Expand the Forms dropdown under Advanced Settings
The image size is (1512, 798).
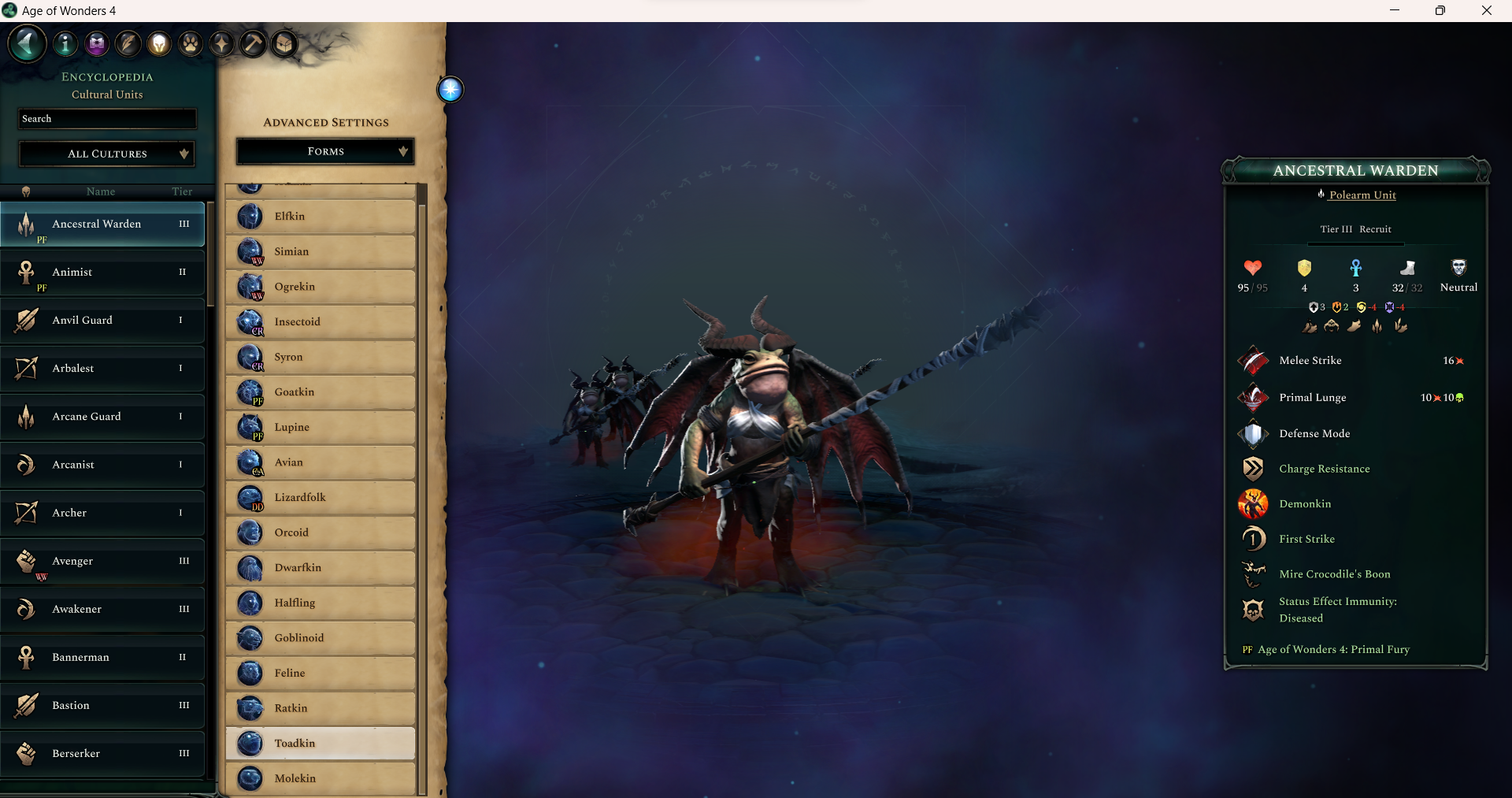click(324, 151)
